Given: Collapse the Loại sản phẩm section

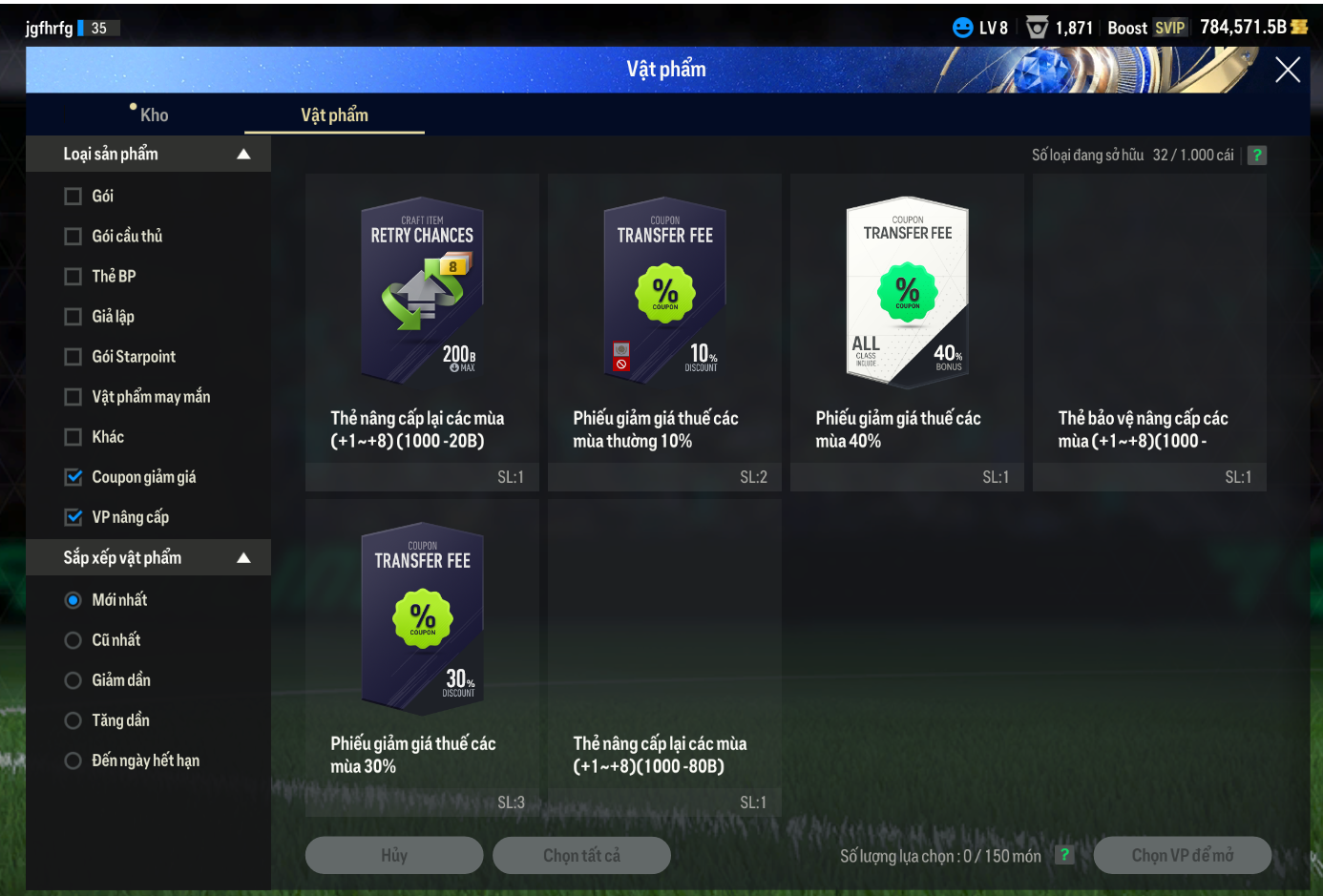Looking at the screenshot, I should (x=243, y=155).
